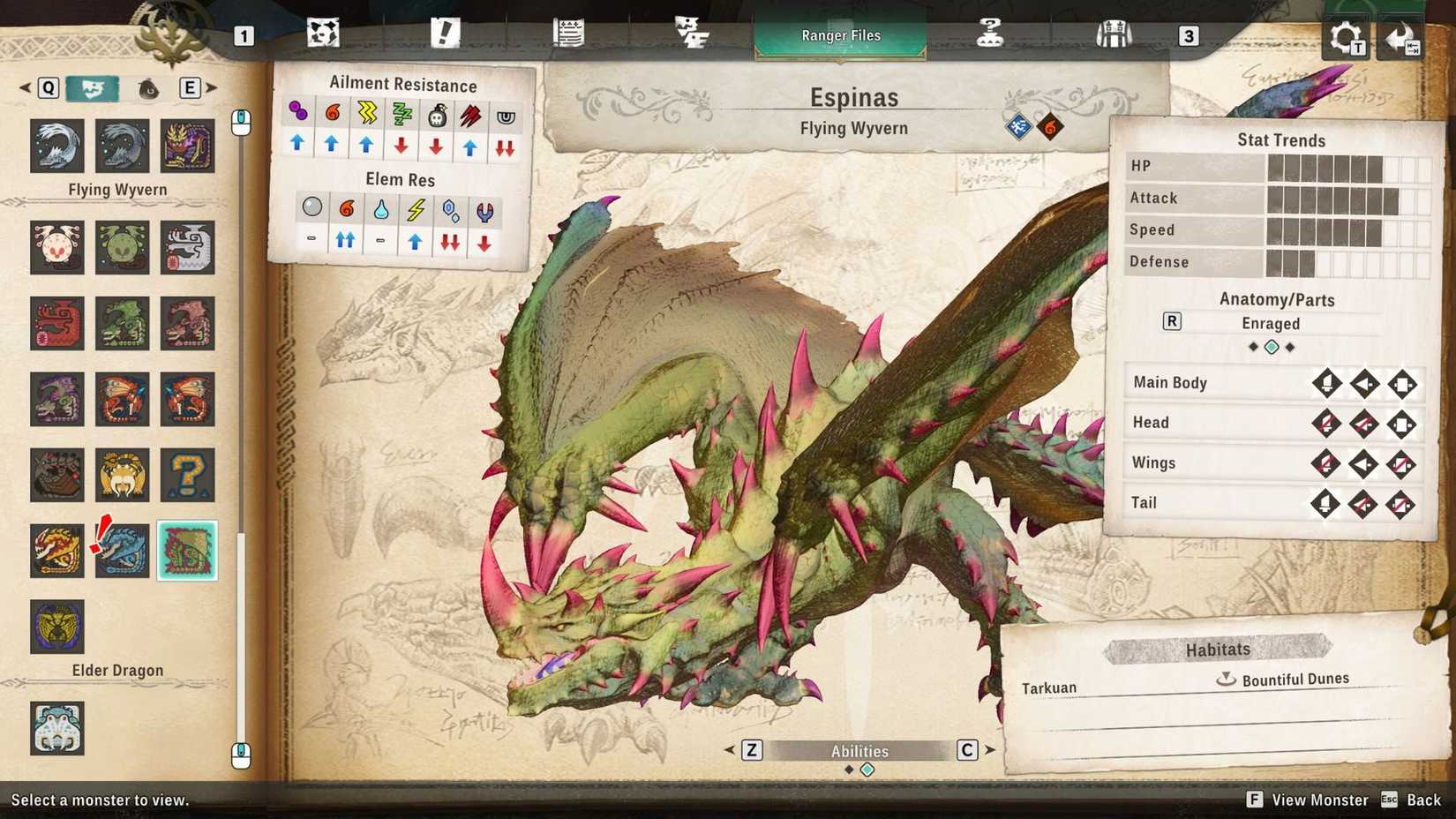Switch to the item pouch tab in the sidebar
The height and width of the screenshot is (819, 1456).
click(x=148, y=88)
